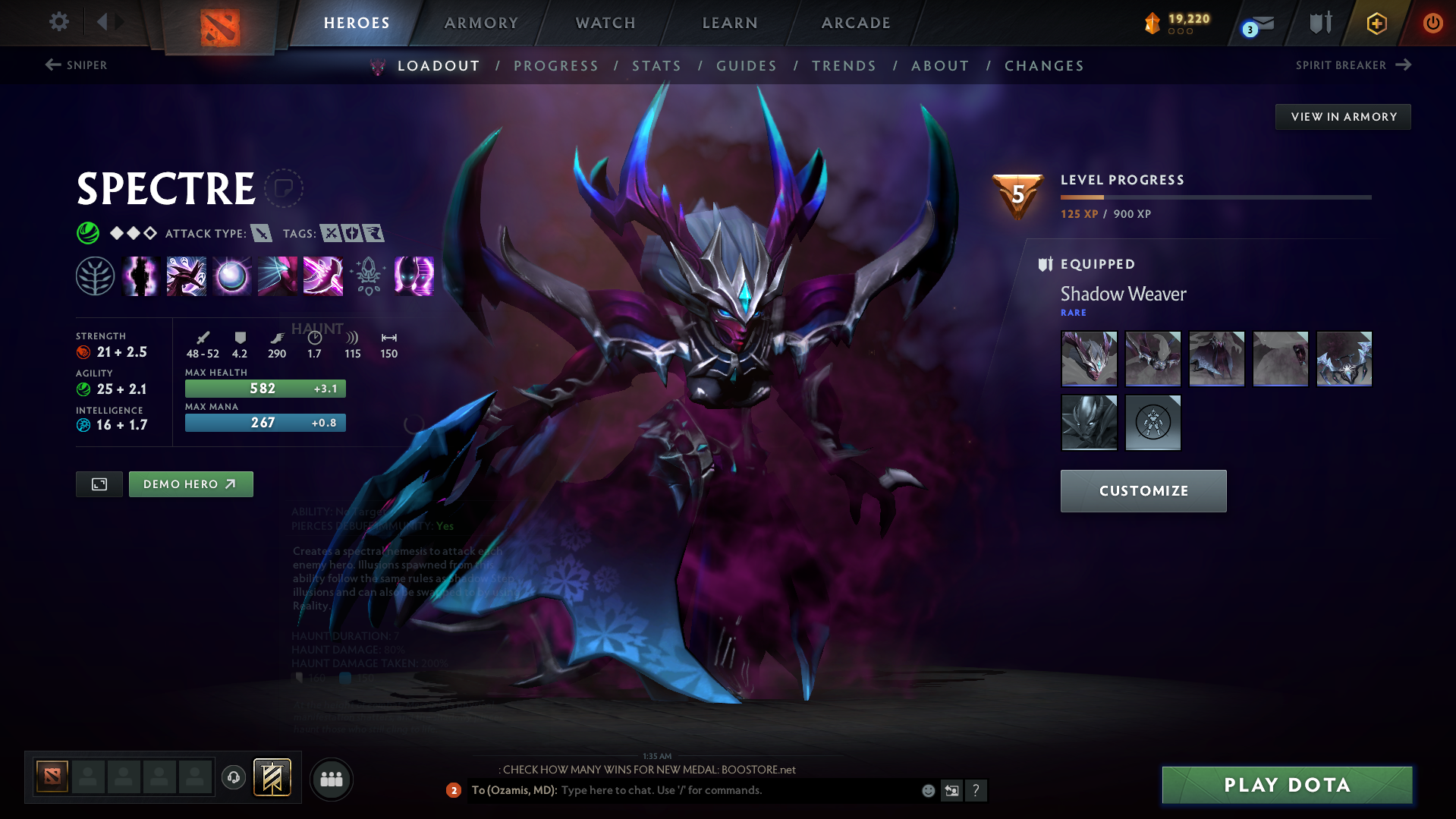Click the guild banner icon

[x=272, y=777]
